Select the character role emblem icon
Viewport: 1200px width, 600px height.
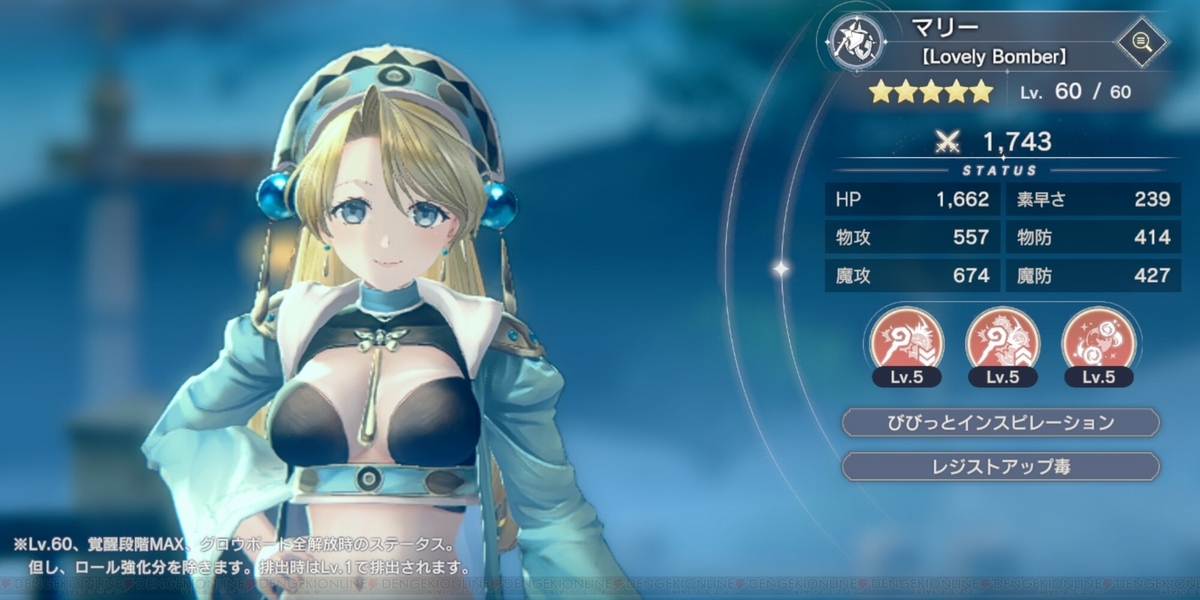(x=856, y=42)
